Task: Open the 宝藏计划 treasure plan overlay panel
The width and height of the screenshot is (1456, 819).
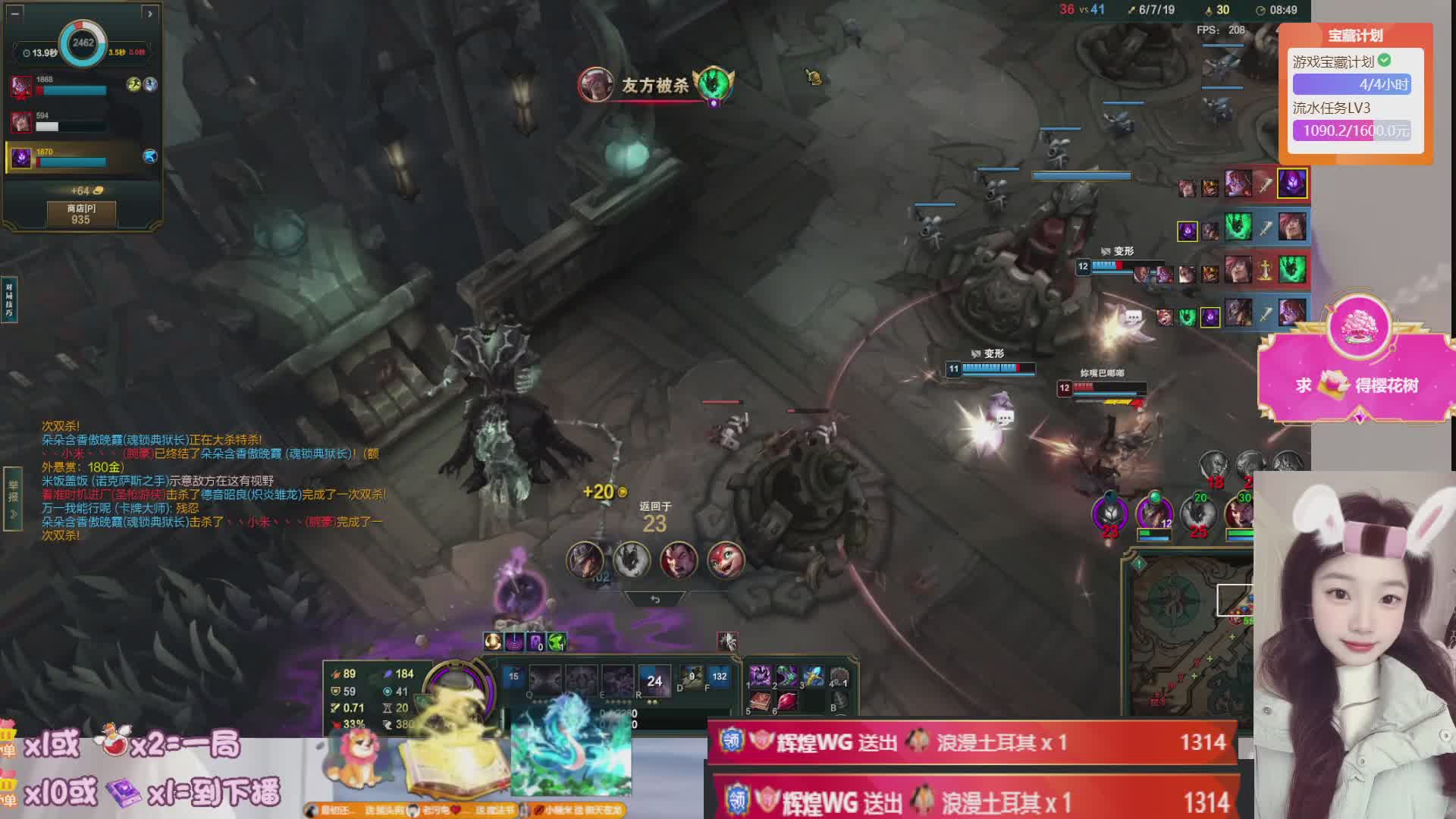Action: [x=1356, y=93]
